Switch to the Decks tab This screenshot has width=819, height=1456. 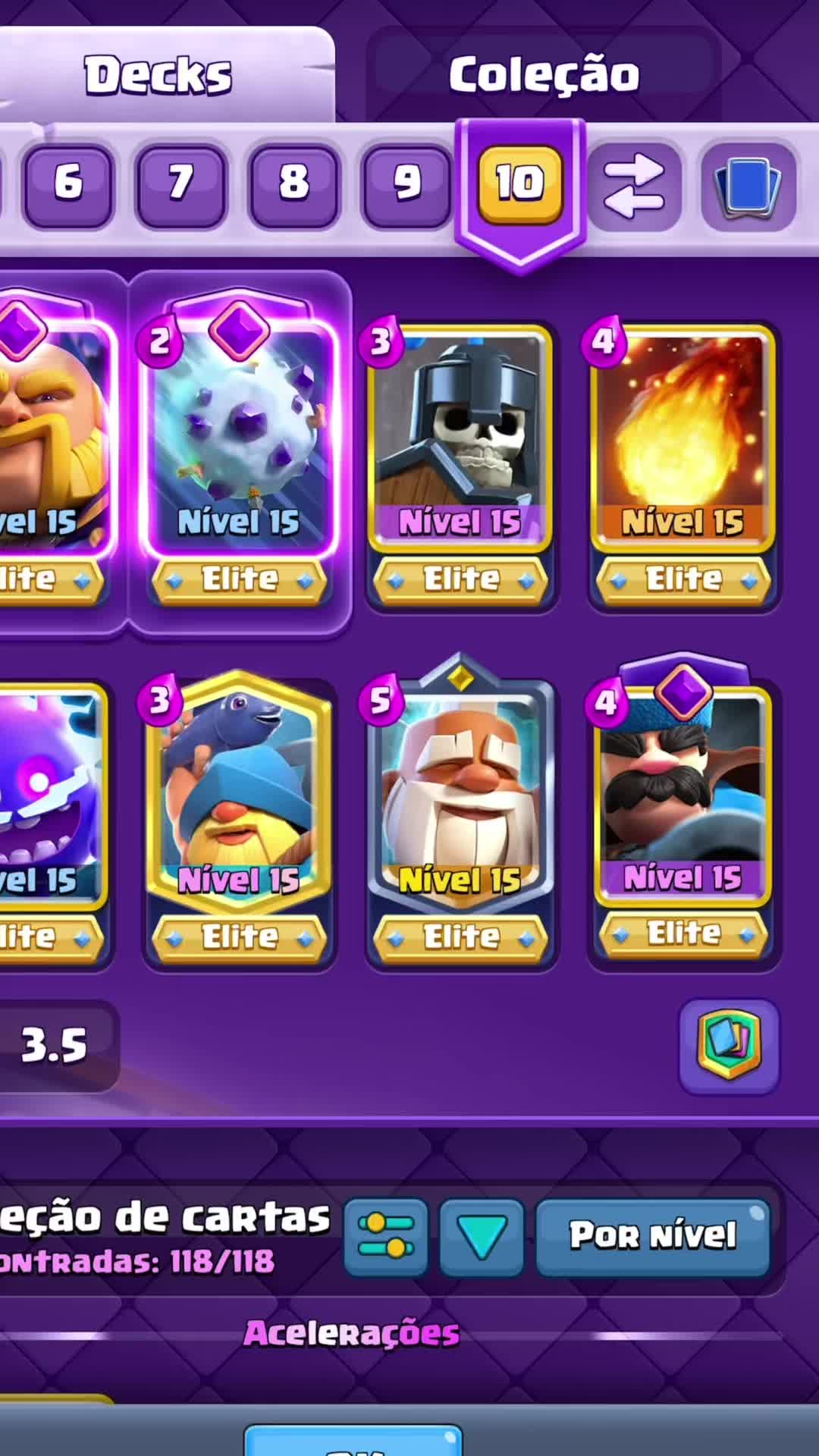click(x=158, y=76)
